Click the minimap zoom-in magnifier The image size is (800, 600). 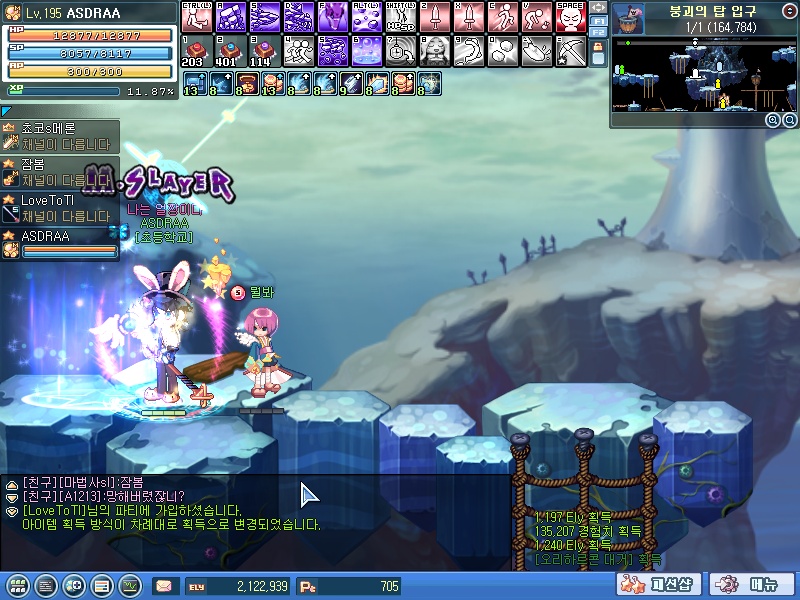pyautogui.click(x=773, y=119)
